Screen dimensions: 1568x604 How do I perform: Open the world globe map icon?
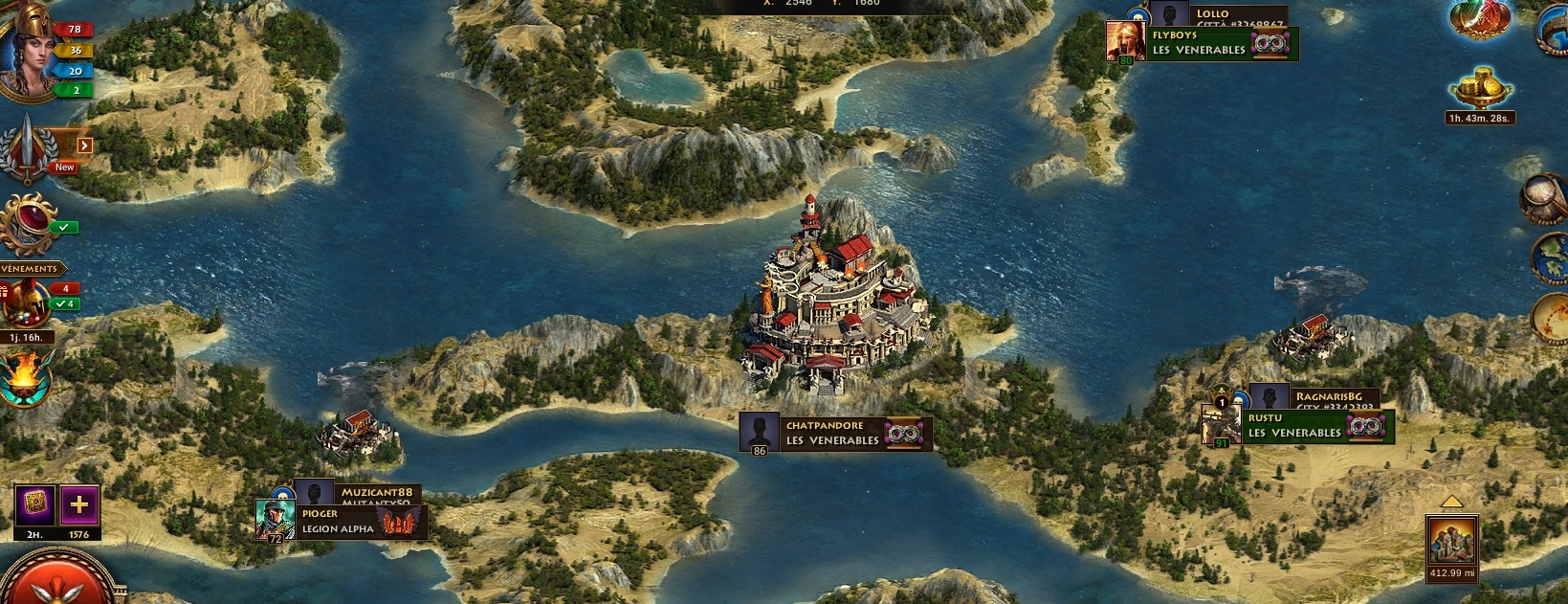point(1550,258)
